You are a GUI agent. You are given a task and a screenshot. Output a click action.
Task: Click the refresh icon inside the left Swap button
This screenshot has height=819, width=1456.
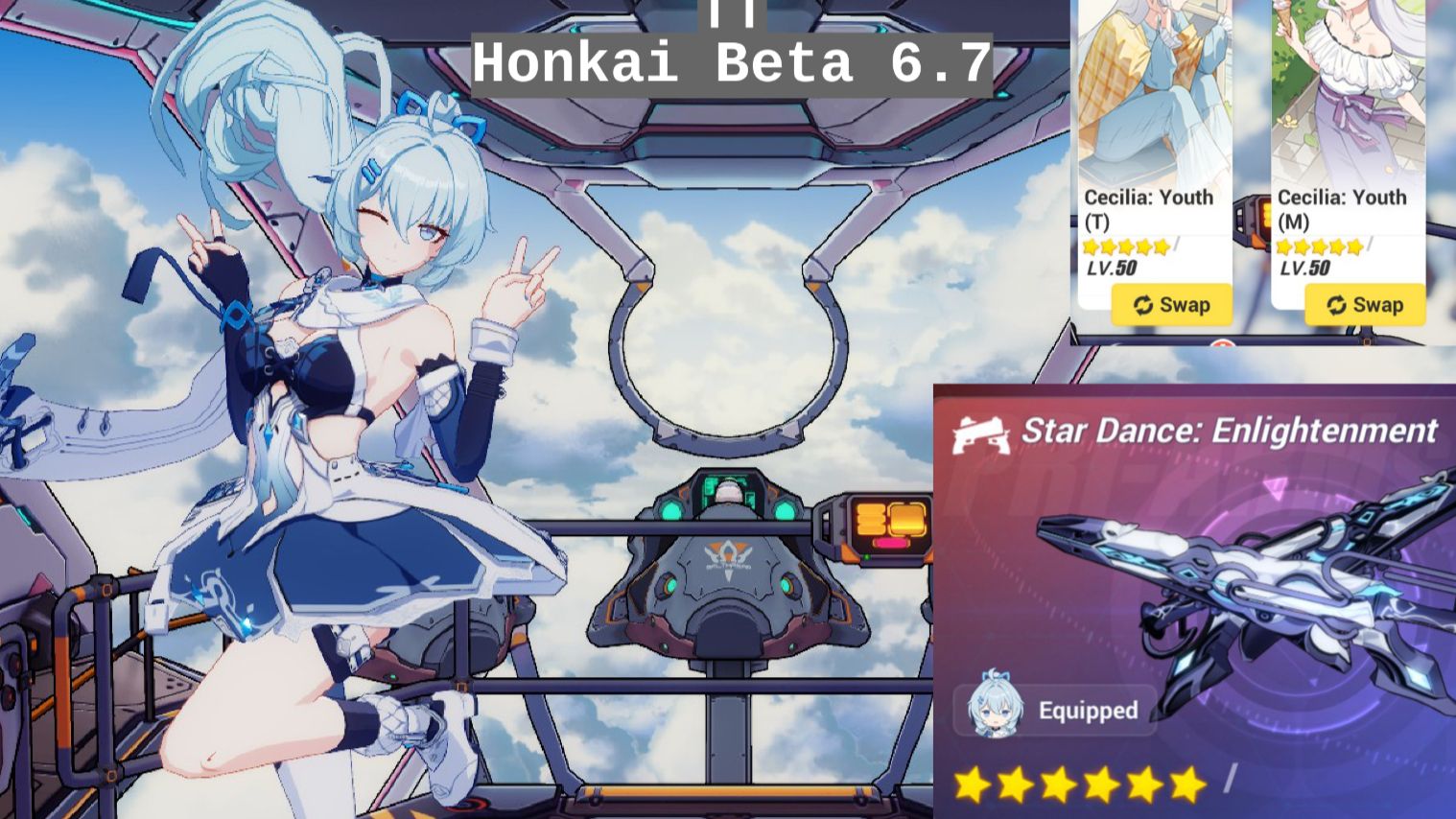pos(1142,305)
